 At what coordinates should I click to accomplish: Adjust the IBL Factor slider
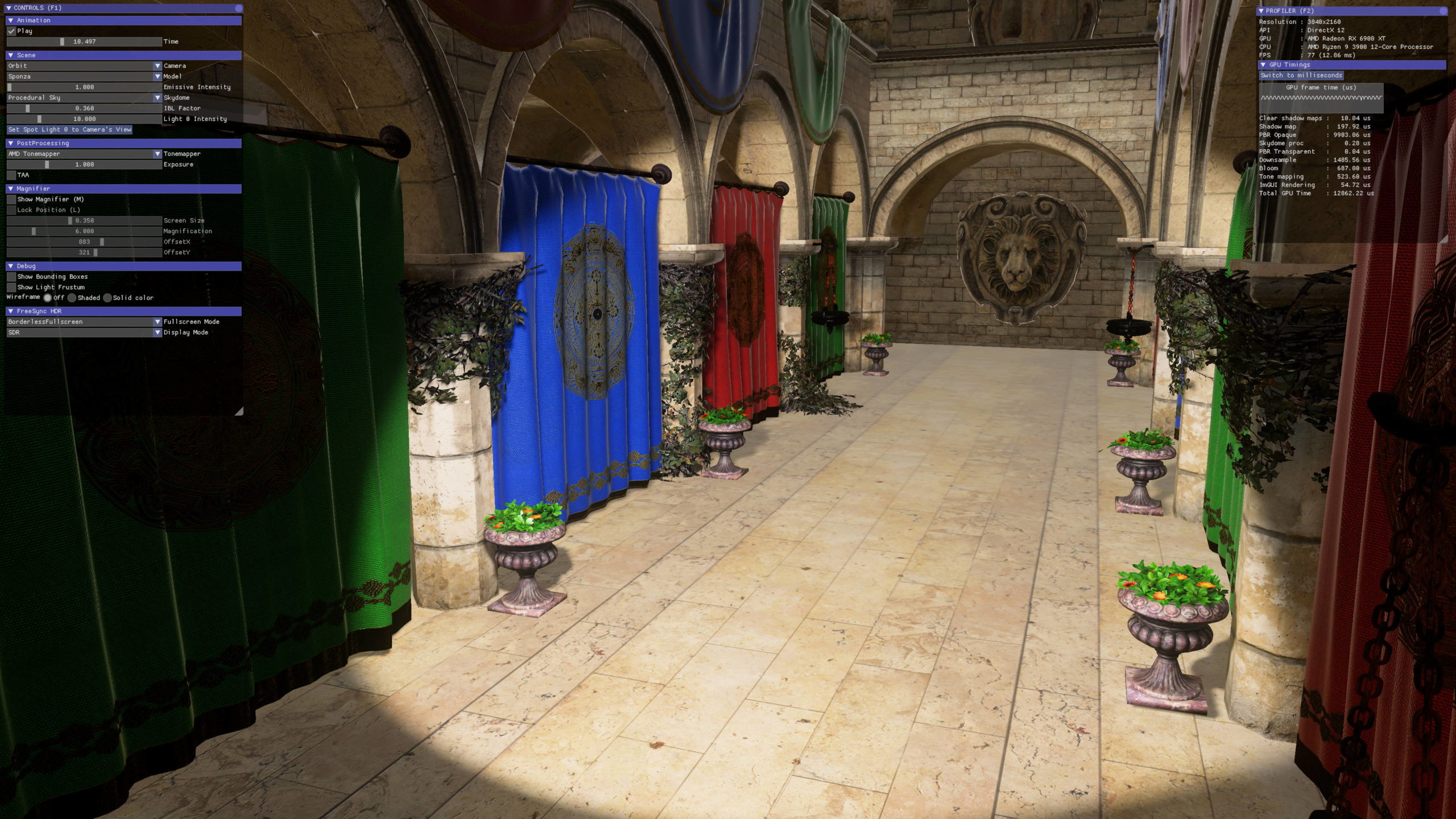[84, 108]
